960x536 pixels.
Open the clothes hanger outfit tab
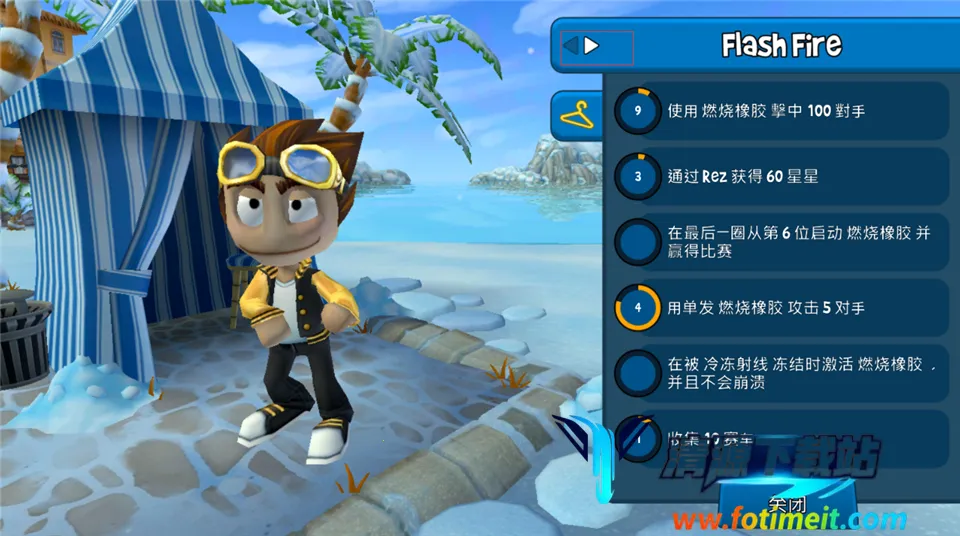pyautogui.click(x=578, y=116)
